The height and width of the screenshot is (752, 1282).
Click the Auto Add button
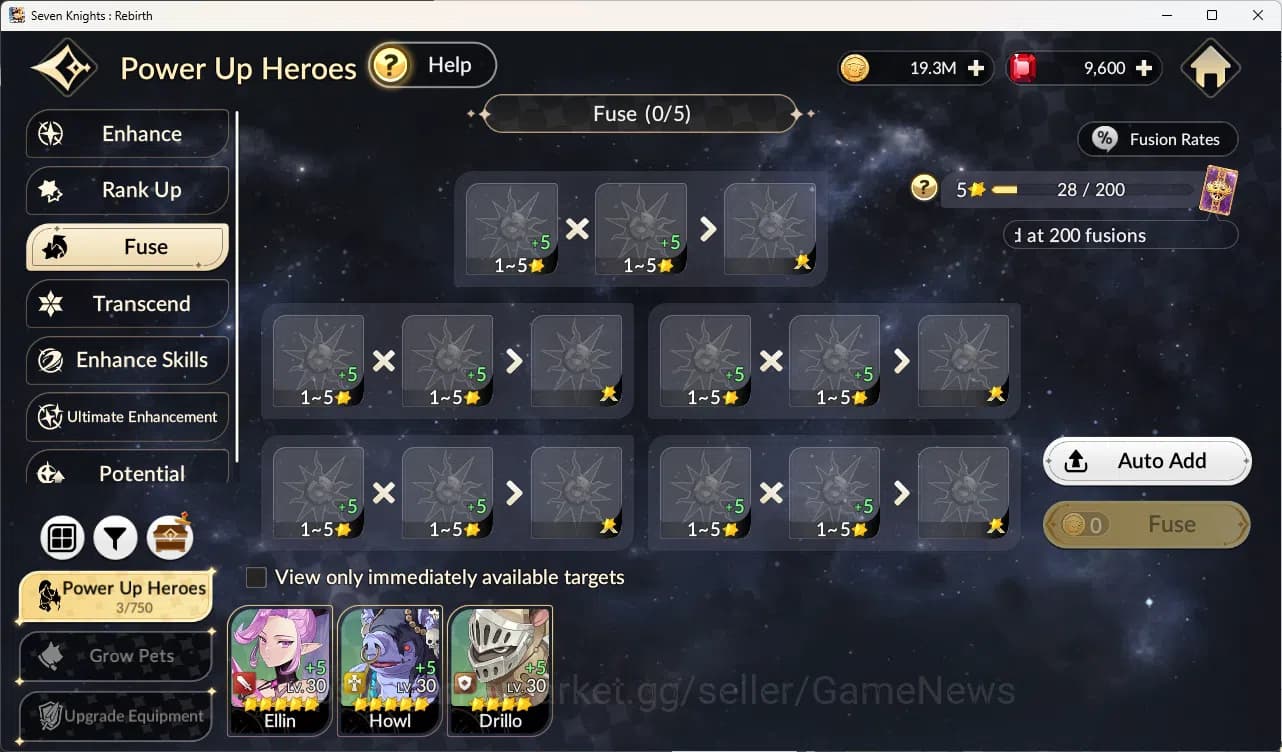pyautogui.click(x=1147, y=461)
